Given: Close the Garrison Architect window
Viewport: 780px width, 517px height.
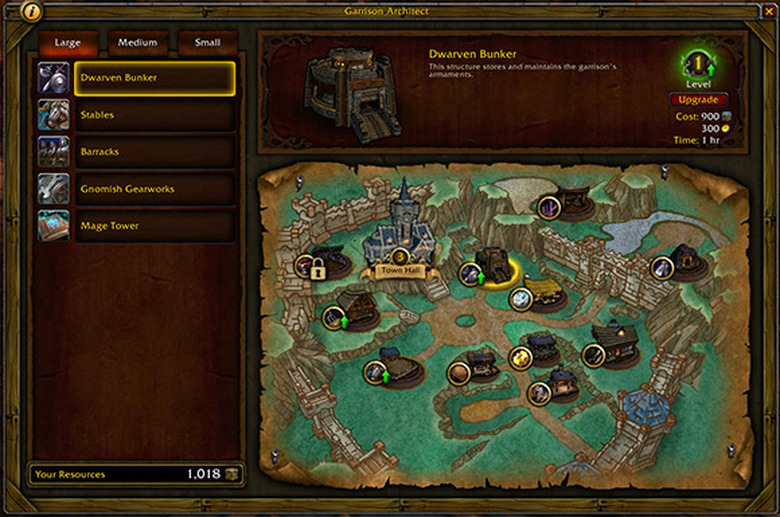Looking at the screenshot, I should pos(768,12).
